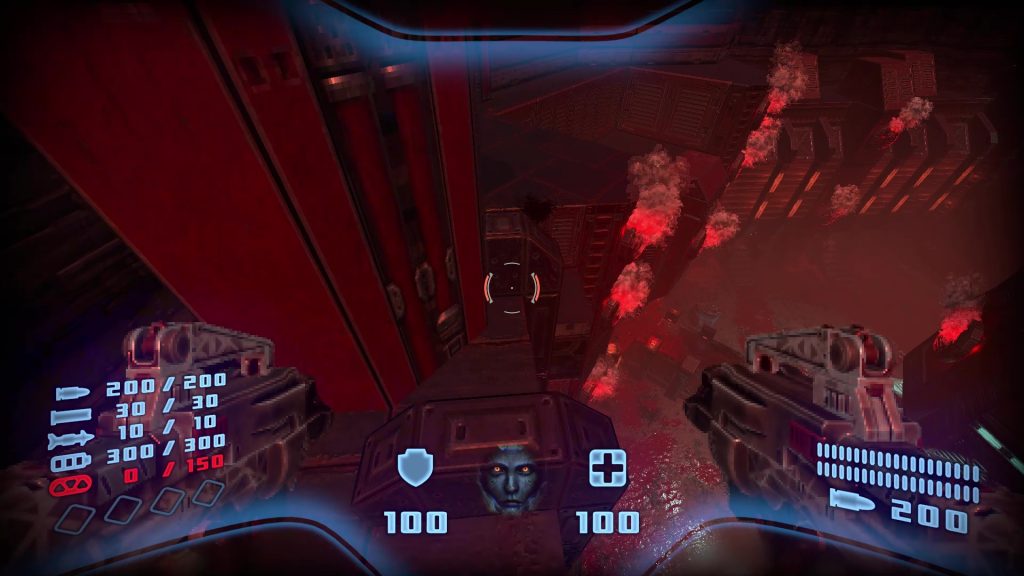Viewport: 1024px width, 576px height.
Task: Select the character face portrait
Action: (x=508, y=478)
